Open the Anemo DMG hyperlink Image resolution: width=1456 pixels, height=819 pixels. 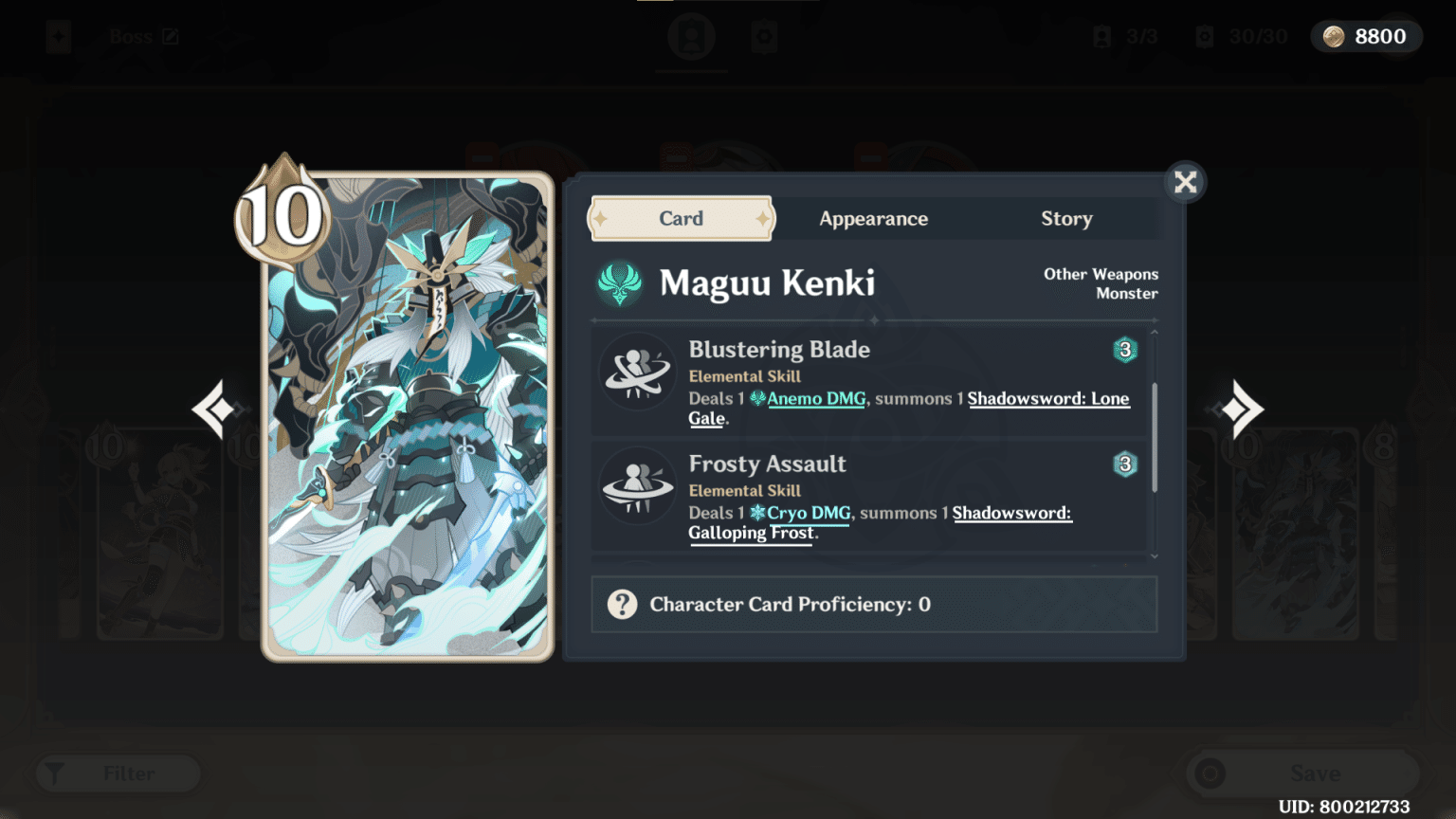coord(815,398)
